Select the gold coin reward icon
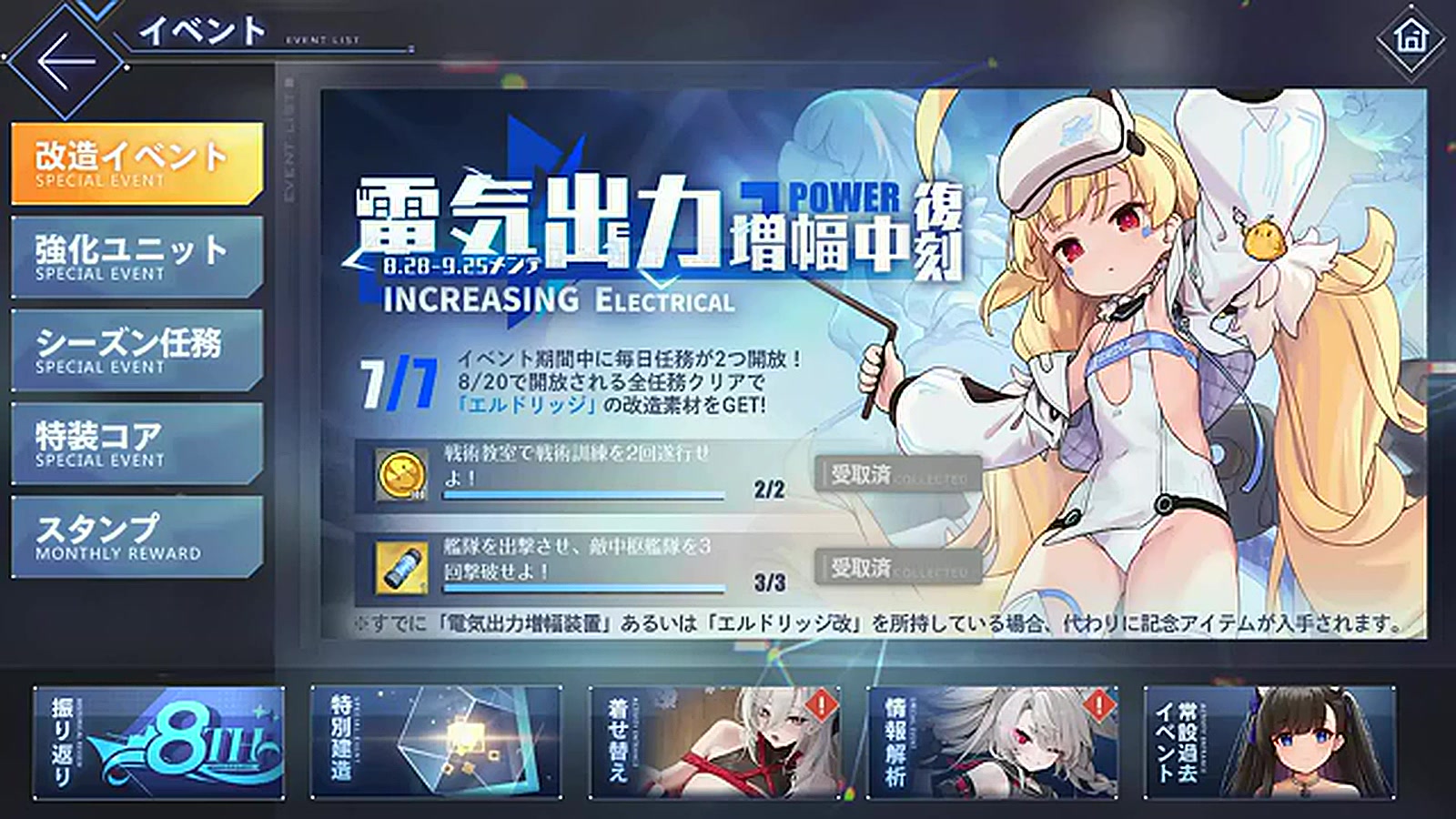This screenshot has height=819, width=1456. point(403,472)
